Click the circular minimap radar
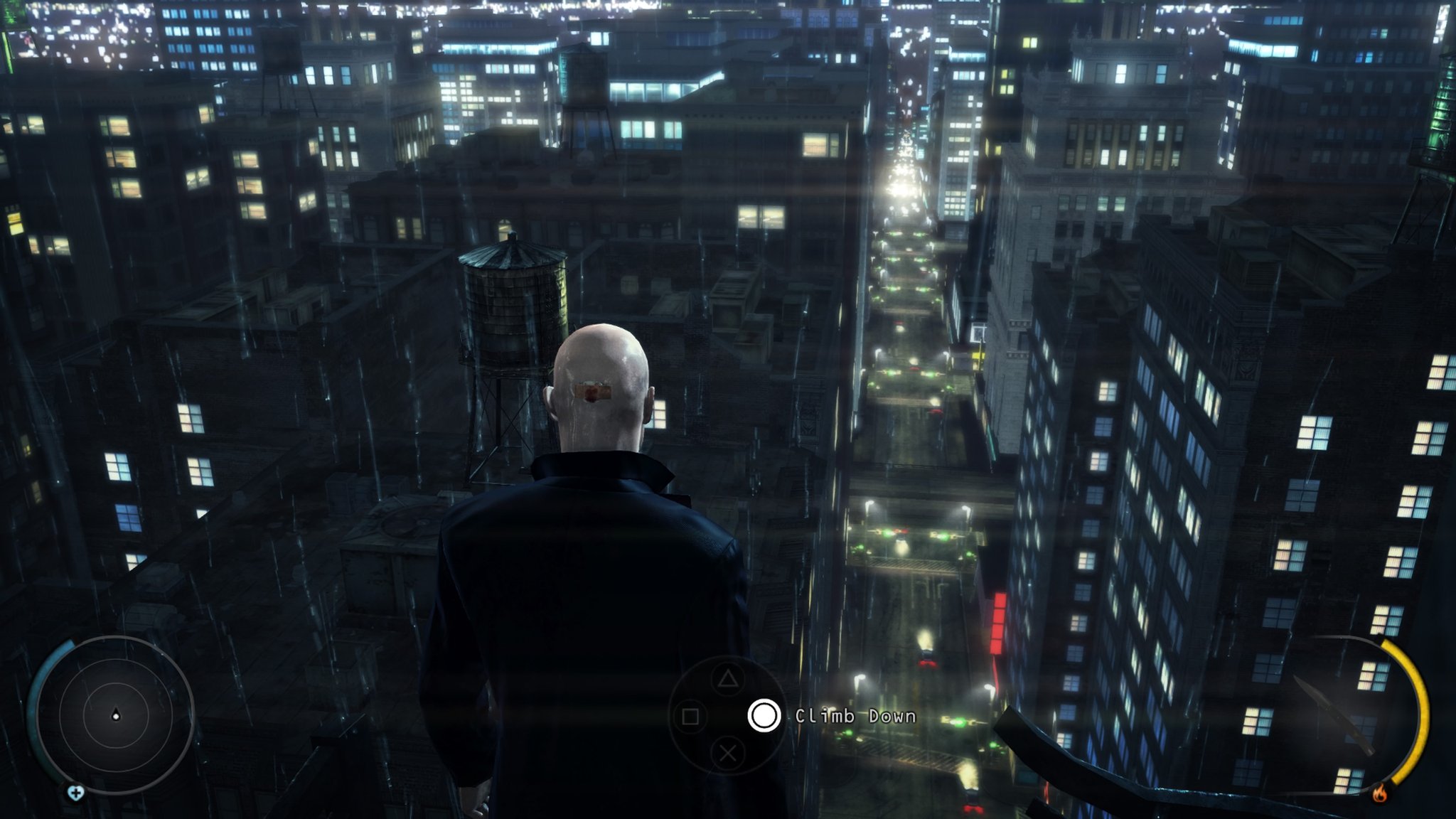 click(x=115, y=714)
